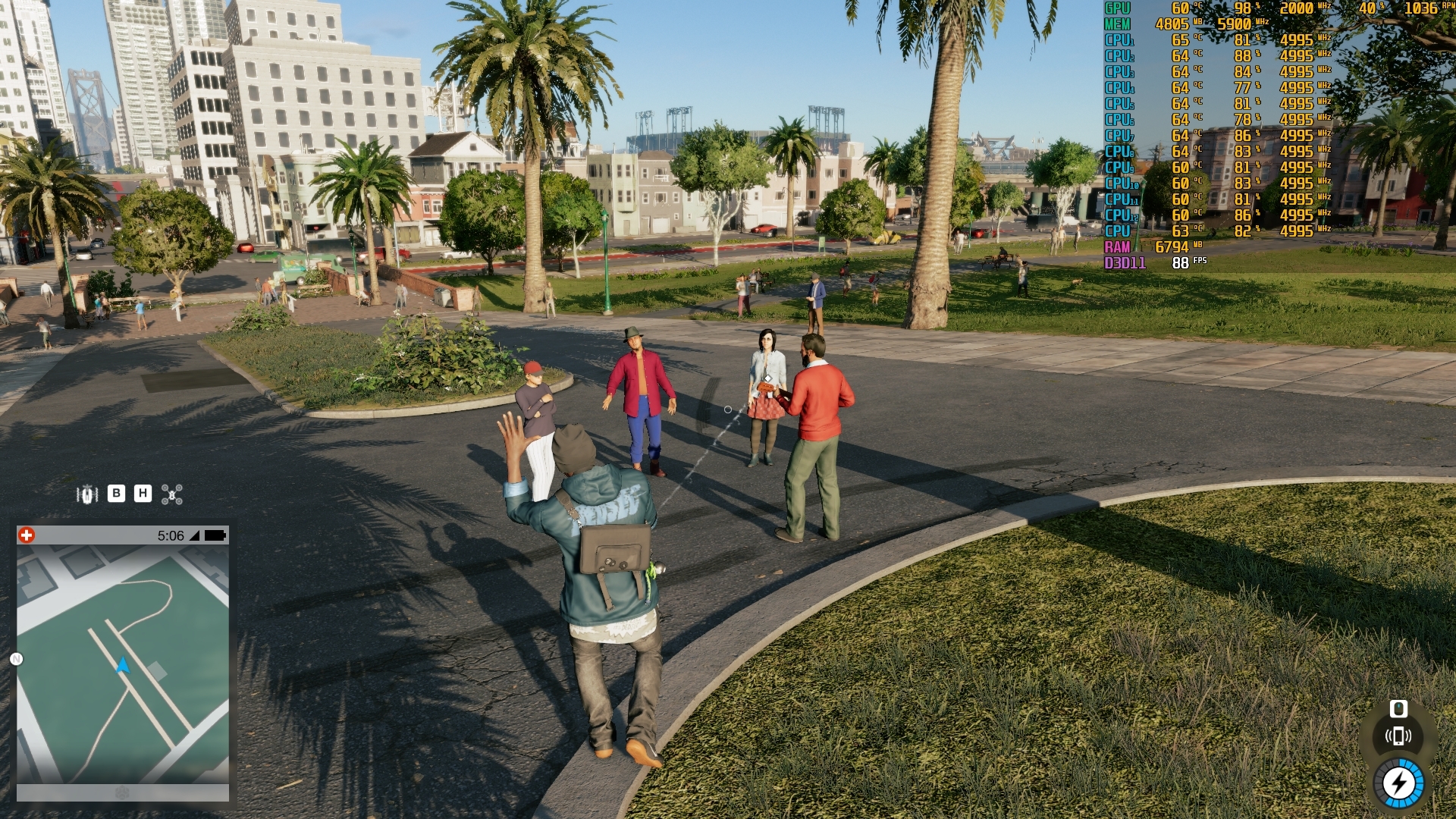The image size is (1456, 819).
Task: Click the red plus icon on the phone
Action: click(x=27, y=535)
